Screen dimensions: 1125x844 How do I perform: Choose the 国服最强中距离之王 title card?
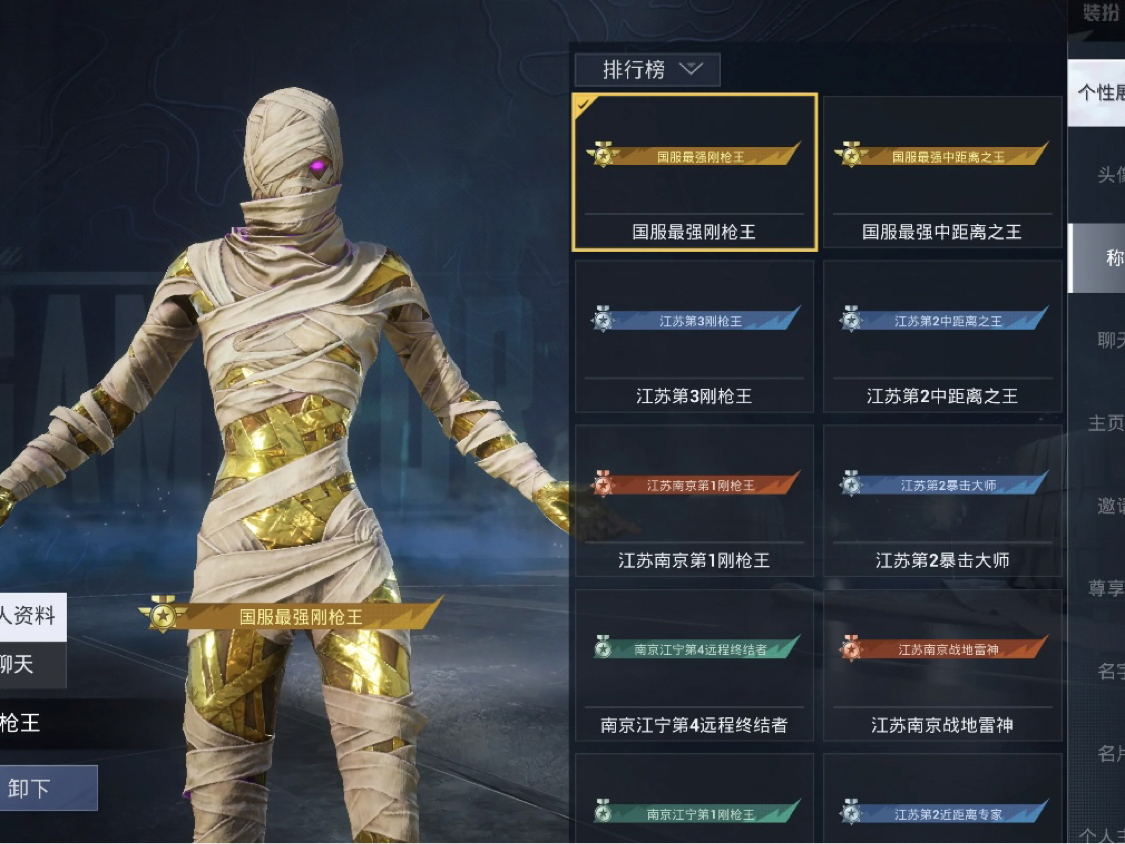pos(942,172)
